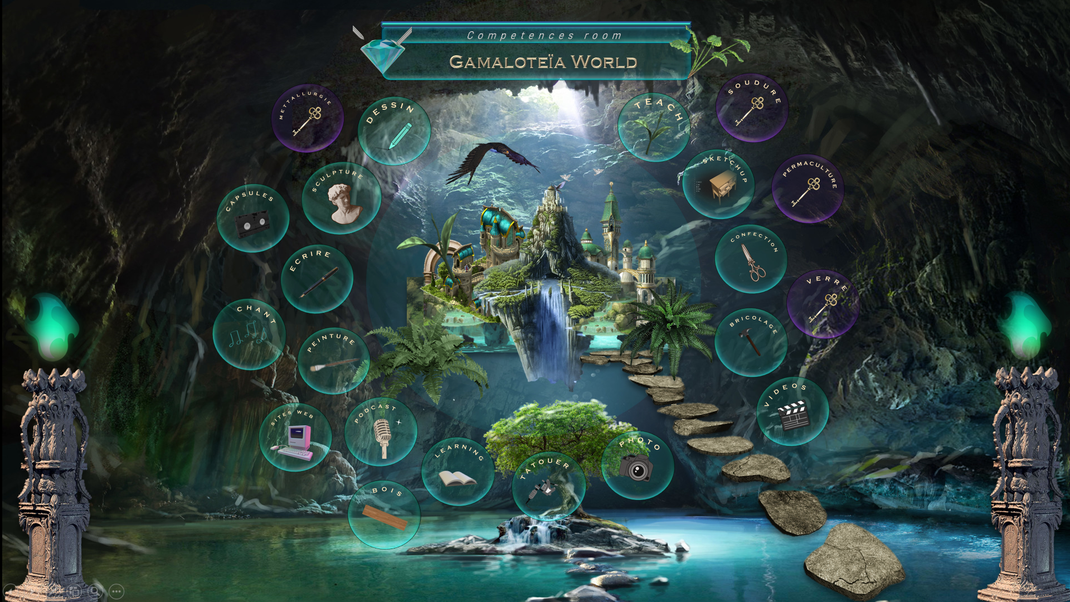Open the Photo camera bubble

pyautogui.click(x=637, y=464)
